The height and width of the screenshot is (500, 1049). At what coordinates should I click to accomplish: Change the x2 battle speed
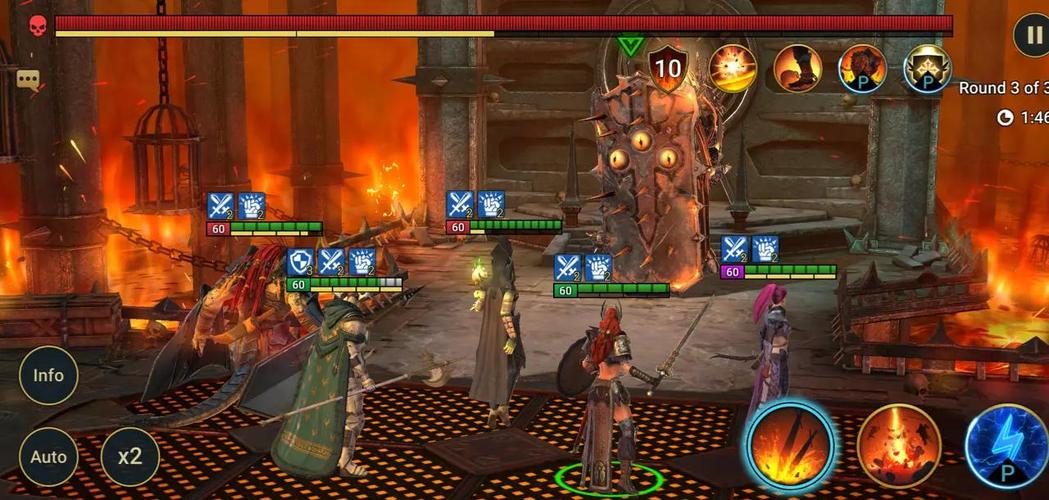coord(130,457)
